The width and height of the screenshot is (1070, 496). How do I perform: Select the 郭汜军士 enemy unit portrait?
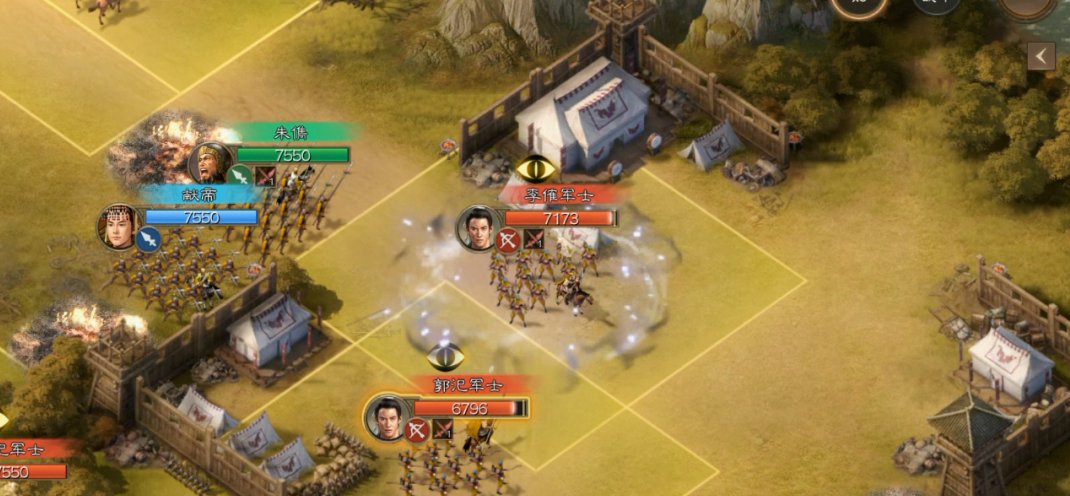tap(387, 416)
